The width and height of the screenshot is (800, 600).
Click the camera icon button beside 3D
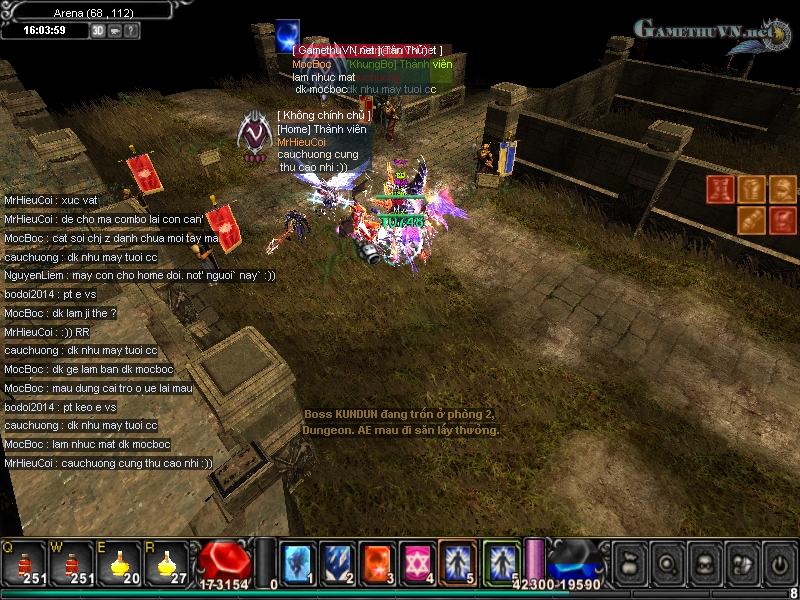pos(116,30)
